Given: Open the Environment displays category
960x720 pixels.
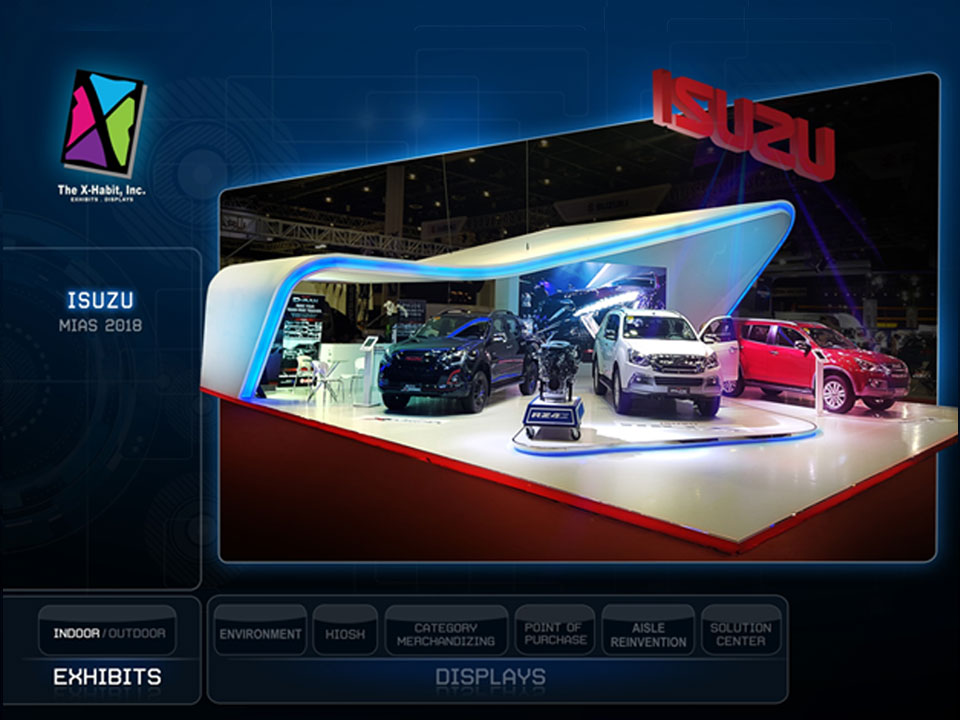Looking at the screenshot, I should [260, 633].
